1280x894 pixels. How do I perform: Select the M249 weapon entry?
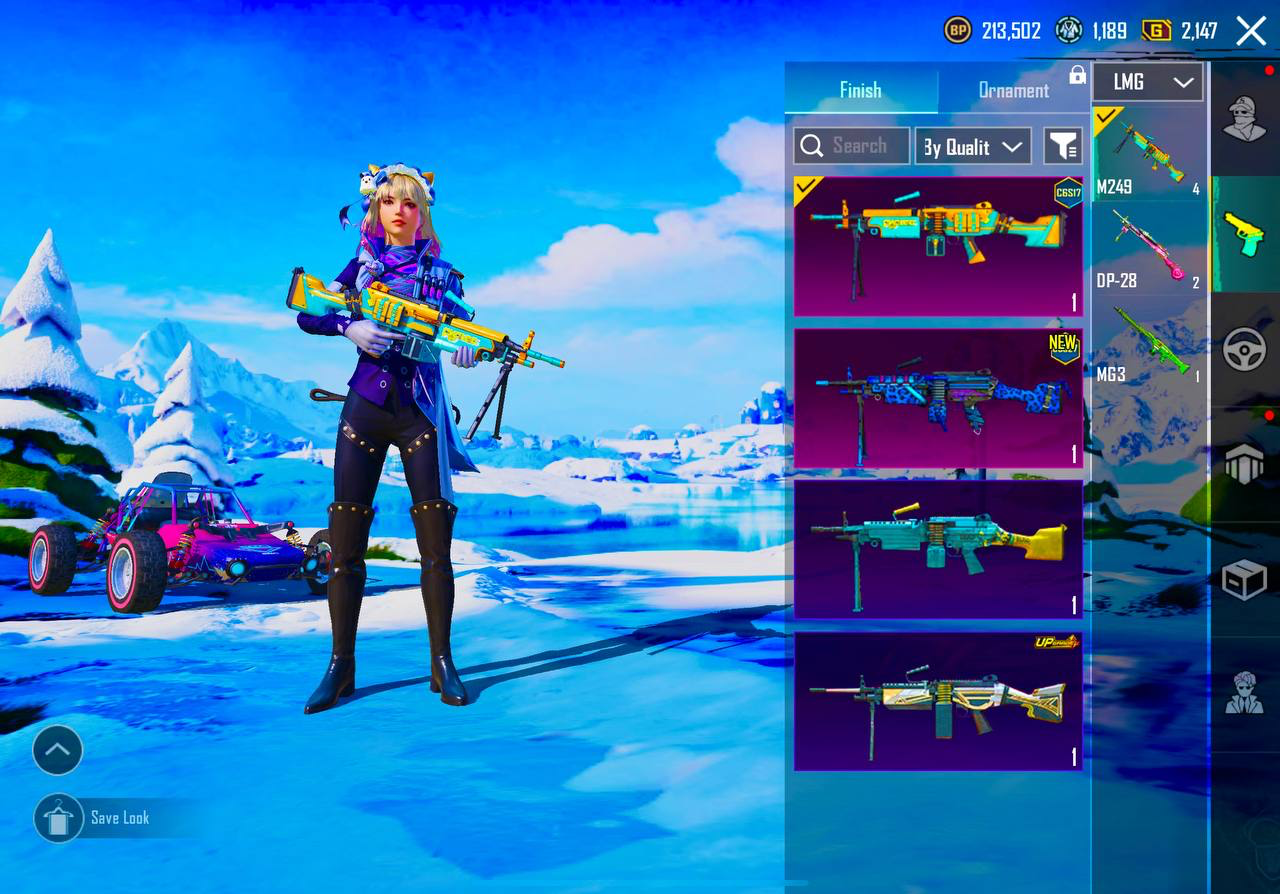[1148, 153]
